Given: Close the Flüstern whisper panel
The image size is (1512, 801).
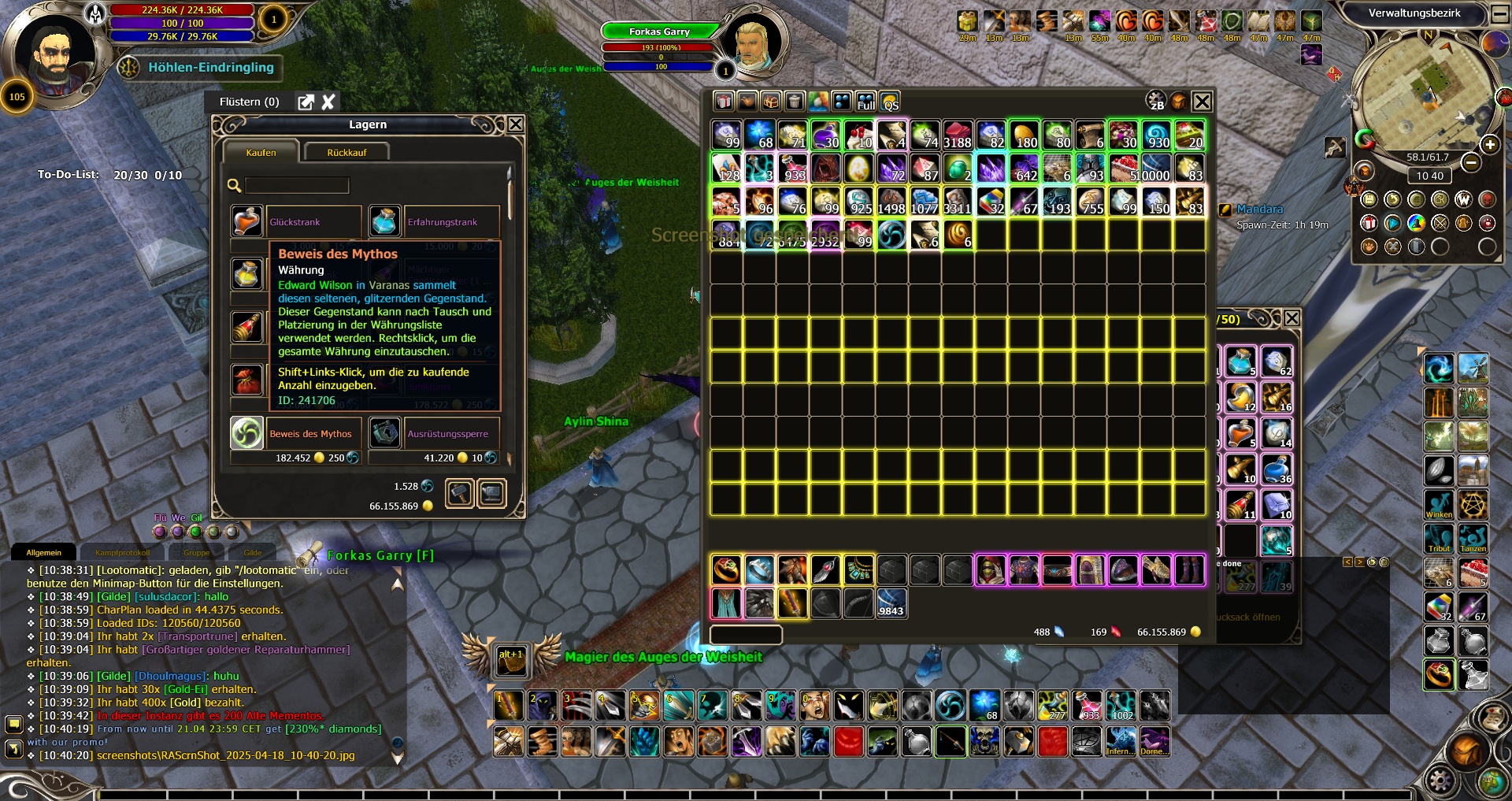Looking at the screenshot, I should point(328,102).
